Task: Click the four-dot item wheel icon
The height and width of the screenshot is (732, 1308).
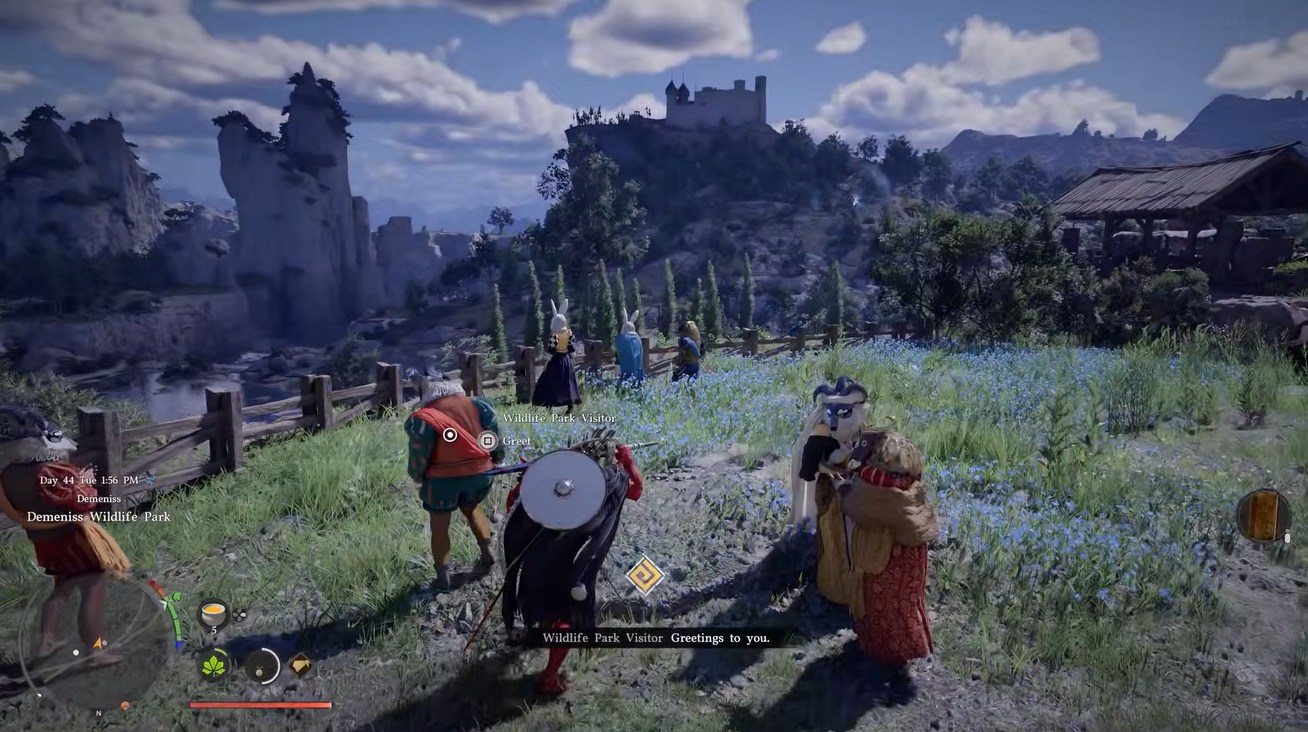Action: coord(240,615)
